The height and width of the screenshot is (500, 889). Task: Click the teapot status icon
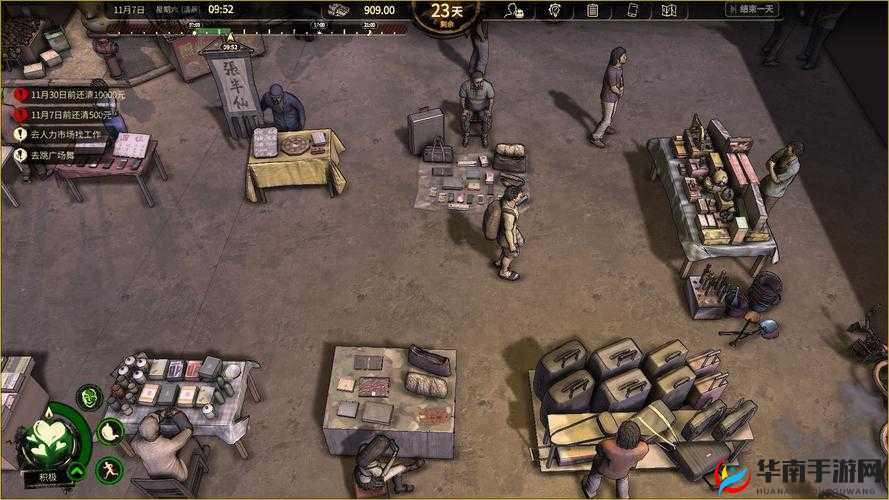(112, 432)
